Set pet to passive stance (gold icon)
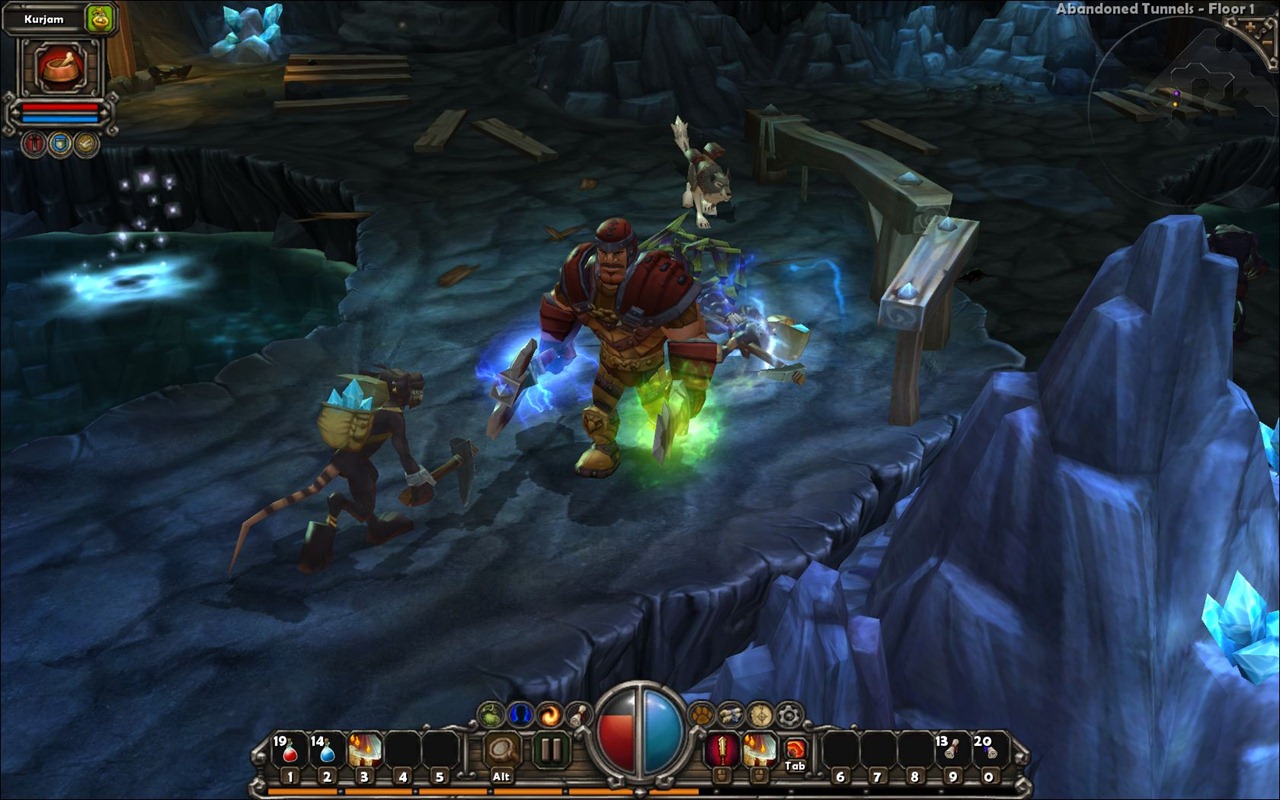 tap(87, 144)
